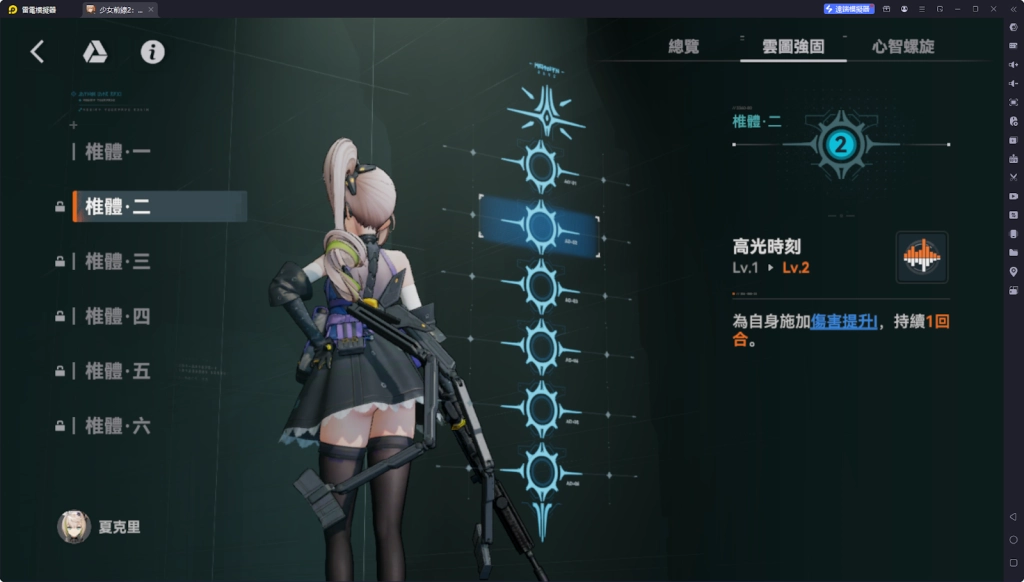Open the triangle home icon
This screenshot has width=1024, height=582.
pos(95,52)
